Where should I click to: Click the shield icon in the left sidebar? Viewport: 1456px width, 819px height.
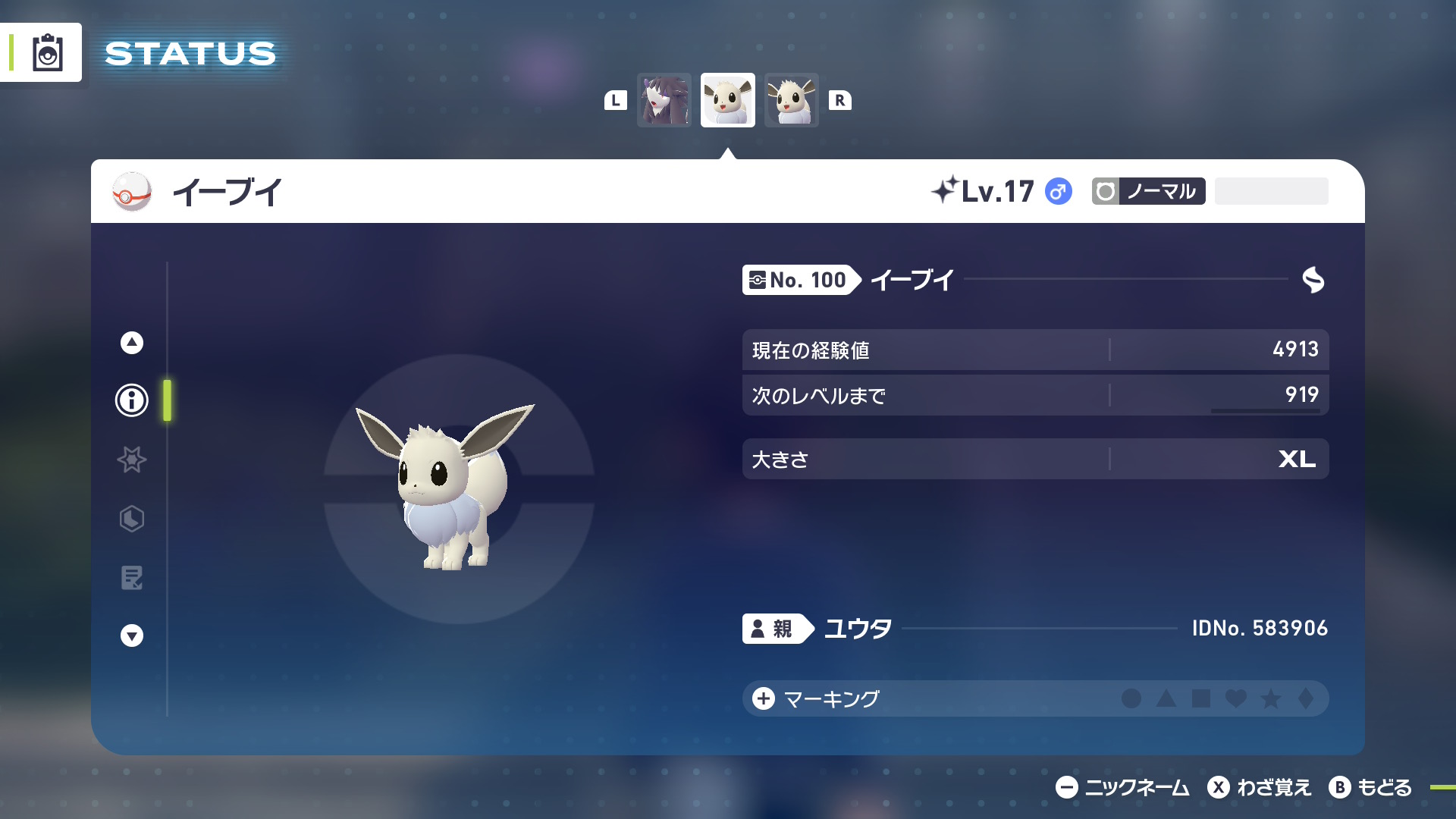130,519
